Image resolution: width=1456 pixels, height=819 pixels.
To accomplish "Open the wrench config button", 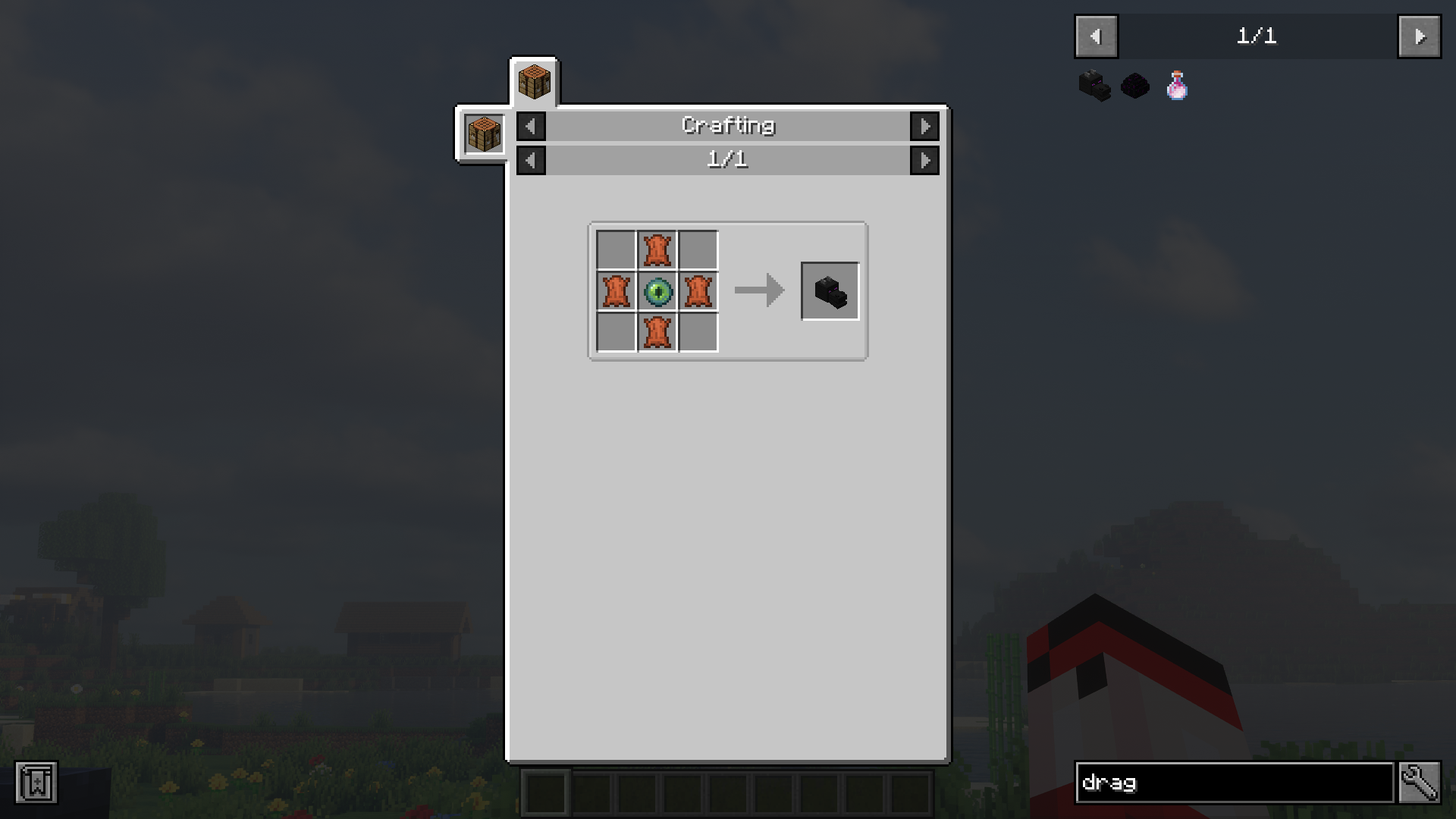I will 1419,783.
